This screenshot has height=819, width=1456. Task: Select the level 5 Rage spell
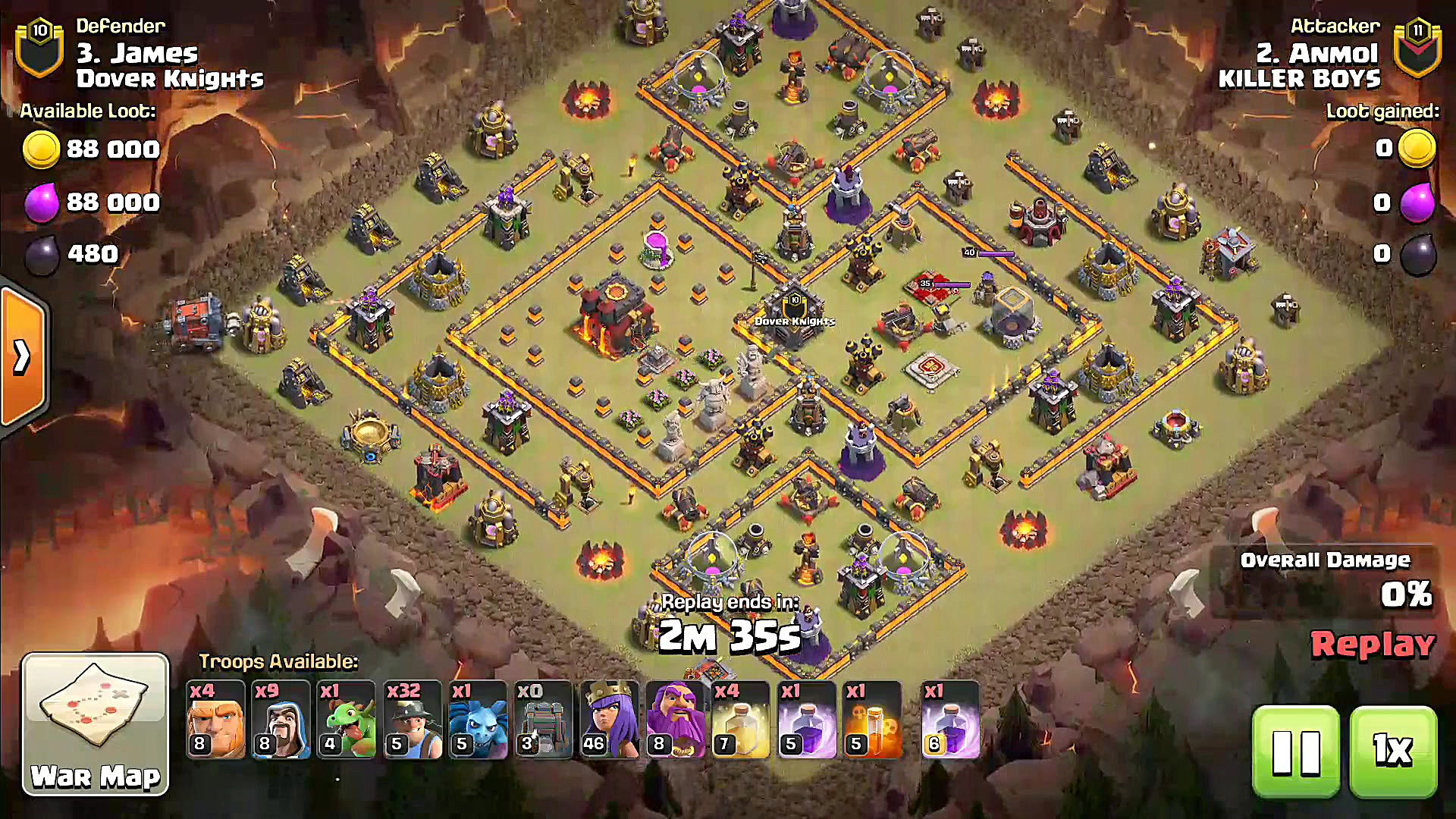coord(806,720)
